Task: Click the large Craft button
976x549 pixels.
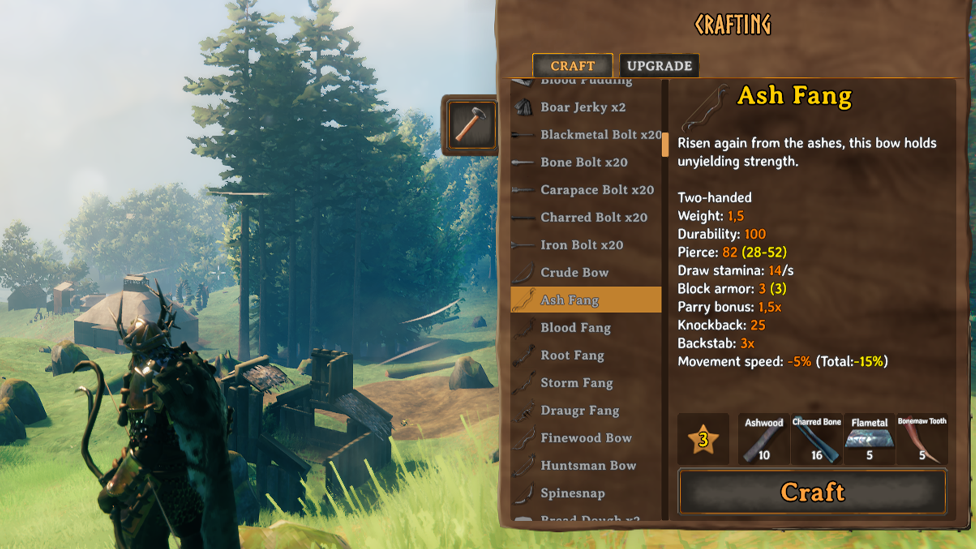Action: pyautogui.click(x=811, y=492)
